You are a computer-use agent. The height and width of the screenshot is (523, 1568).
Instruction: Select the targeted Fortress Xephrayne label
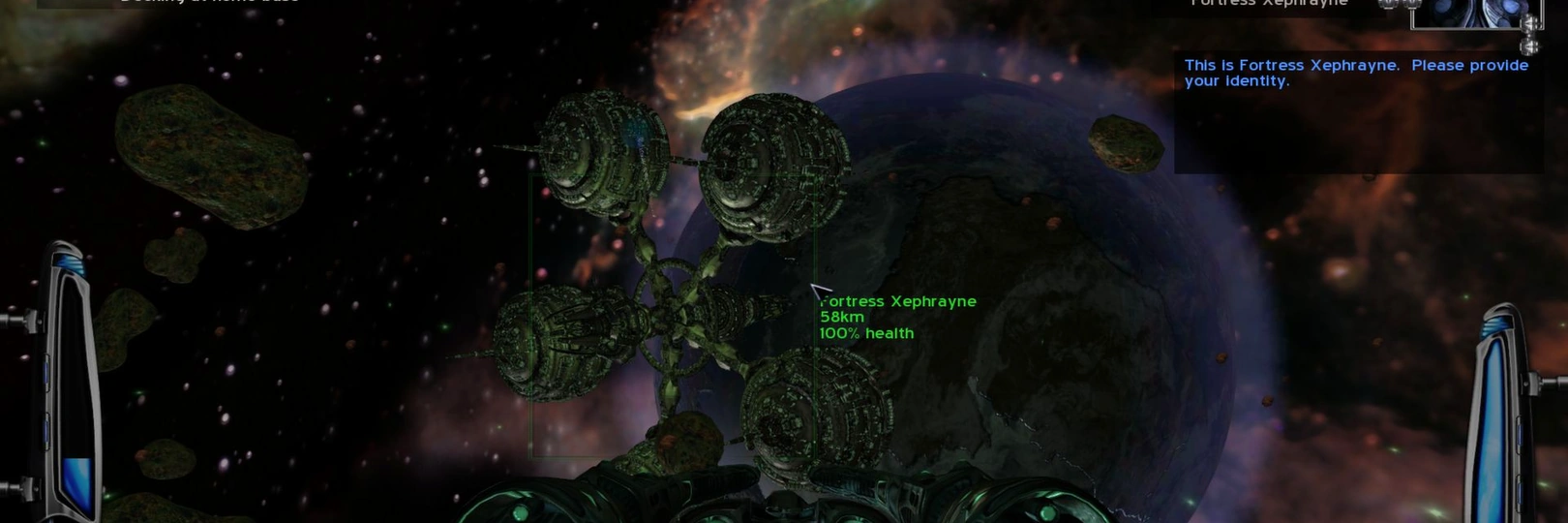tap(898, 302)
